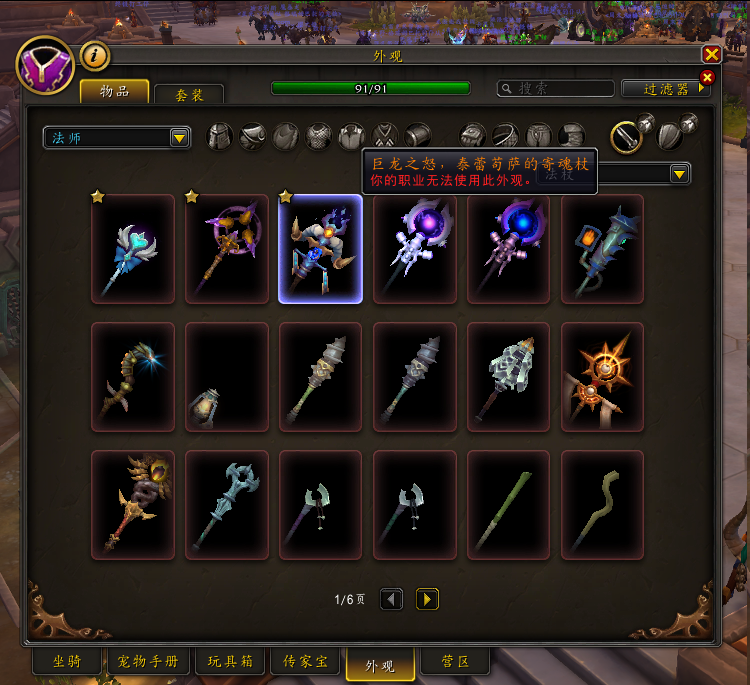Open the info help button
Viewport: 750px width, 685px height.
click(94, 56)
